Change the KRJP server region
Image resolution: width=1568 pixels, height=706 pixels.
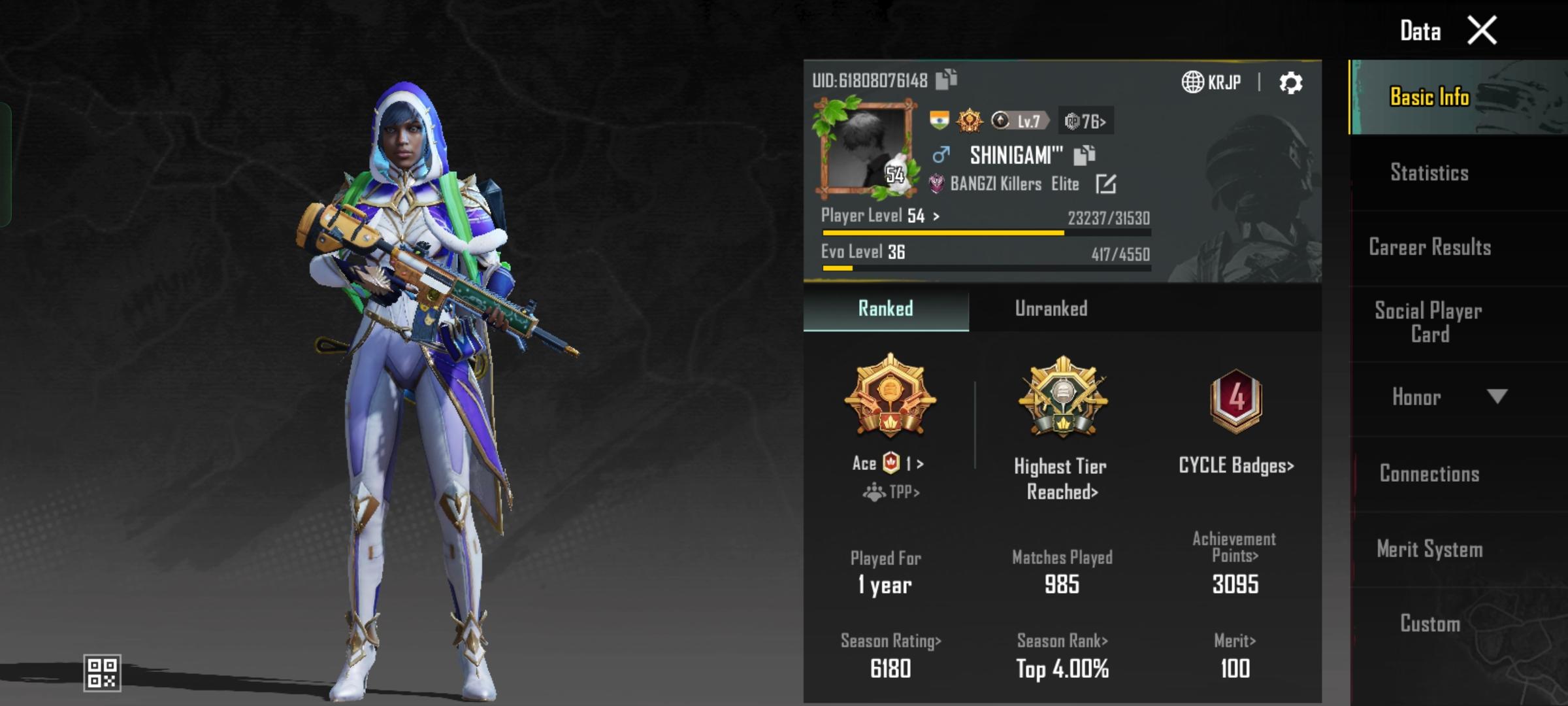click(1211, 82)
